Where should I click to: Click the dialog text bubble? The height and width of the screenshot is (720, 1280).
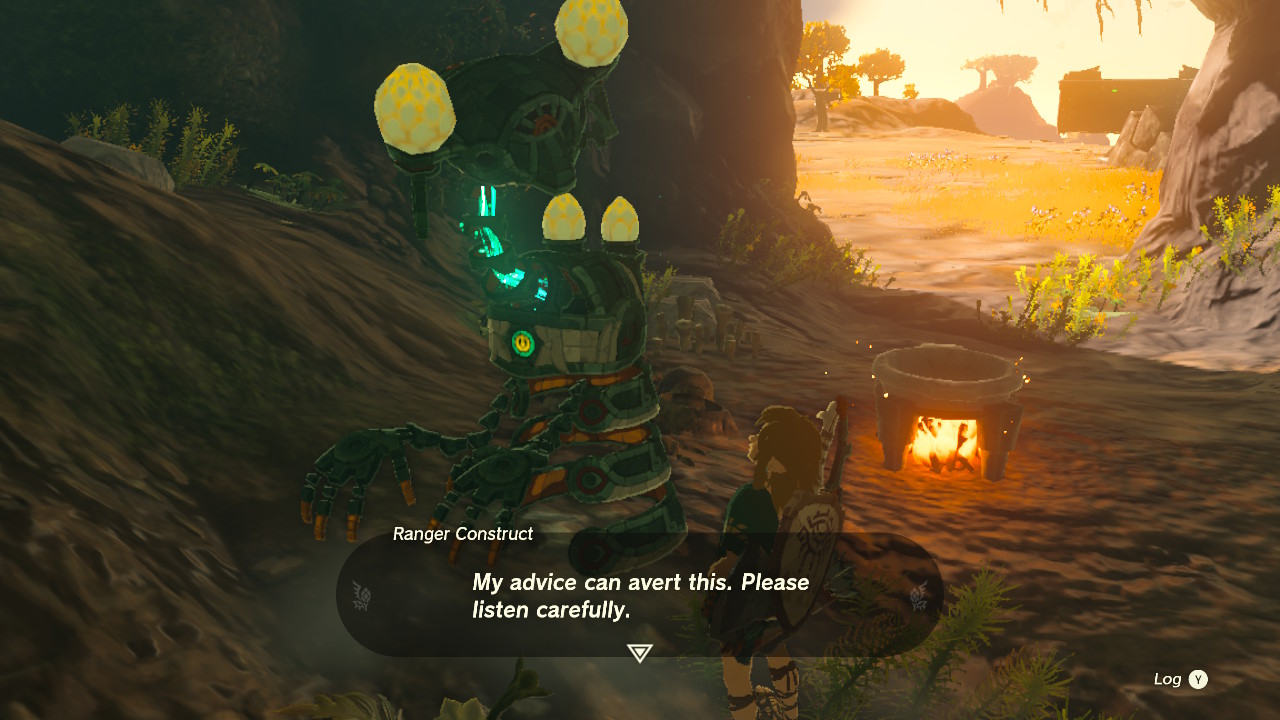(x=639, y=595)
